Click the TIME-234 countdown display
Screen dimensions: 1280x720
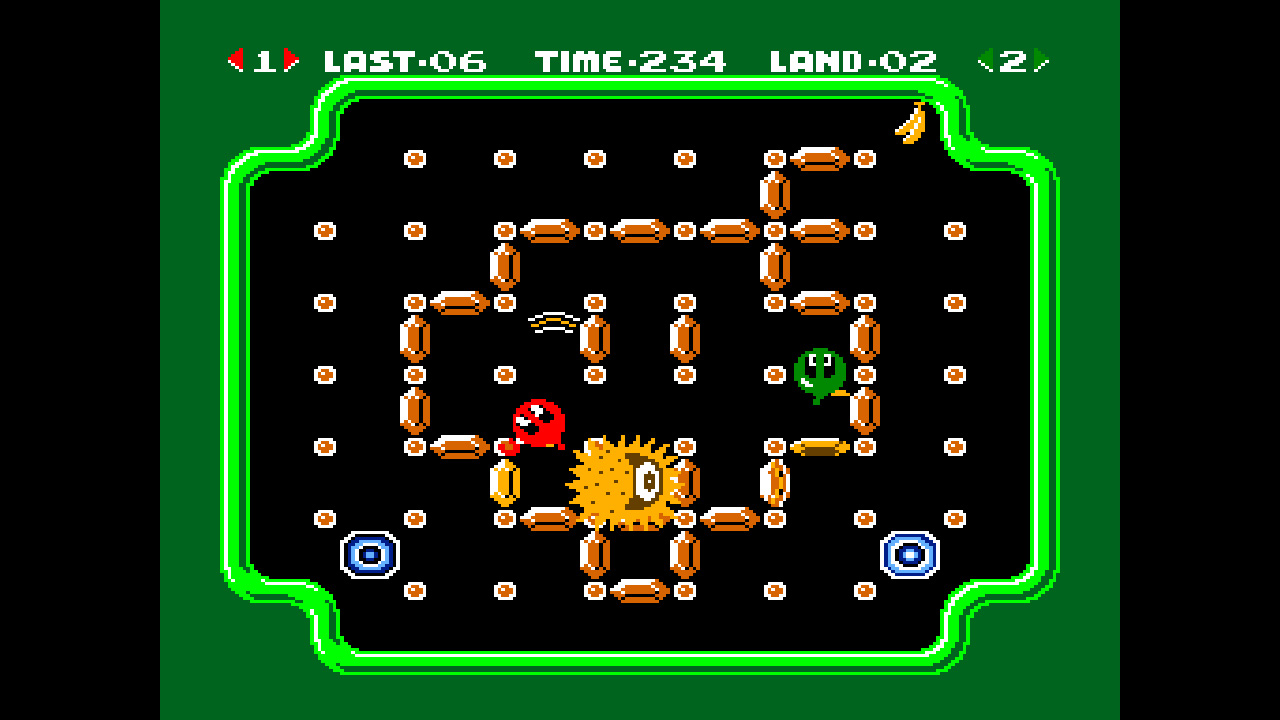click(633, 58)
